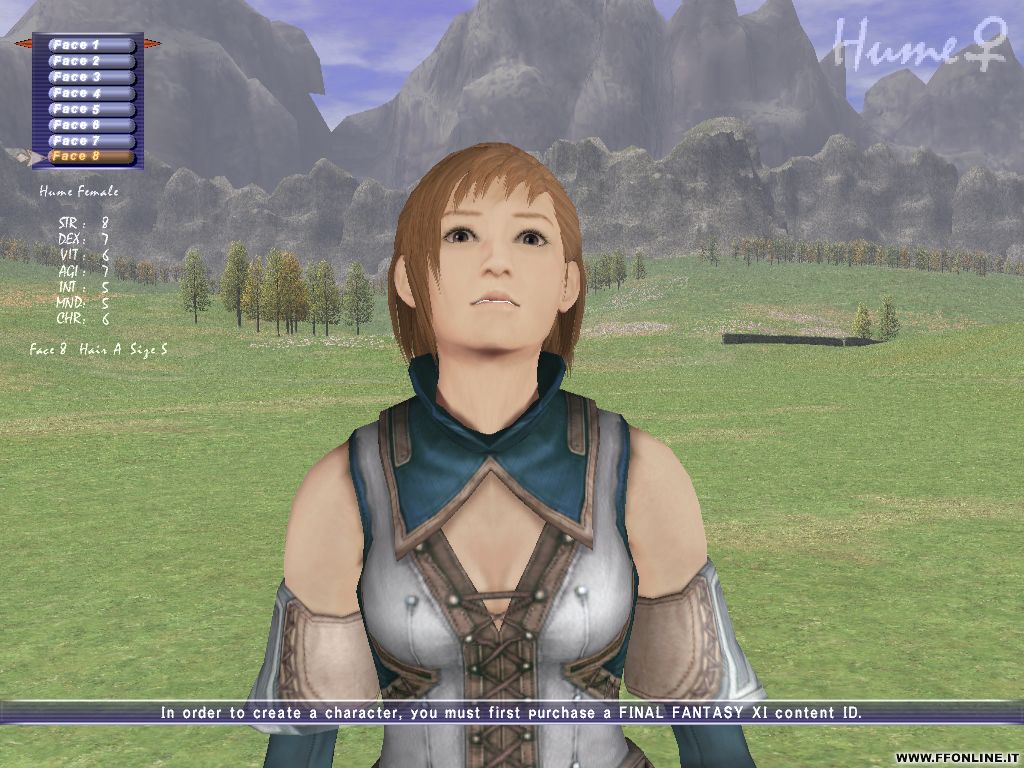
Task: Confirm the highlighted Face 8 entry
Action: [90, 157]
